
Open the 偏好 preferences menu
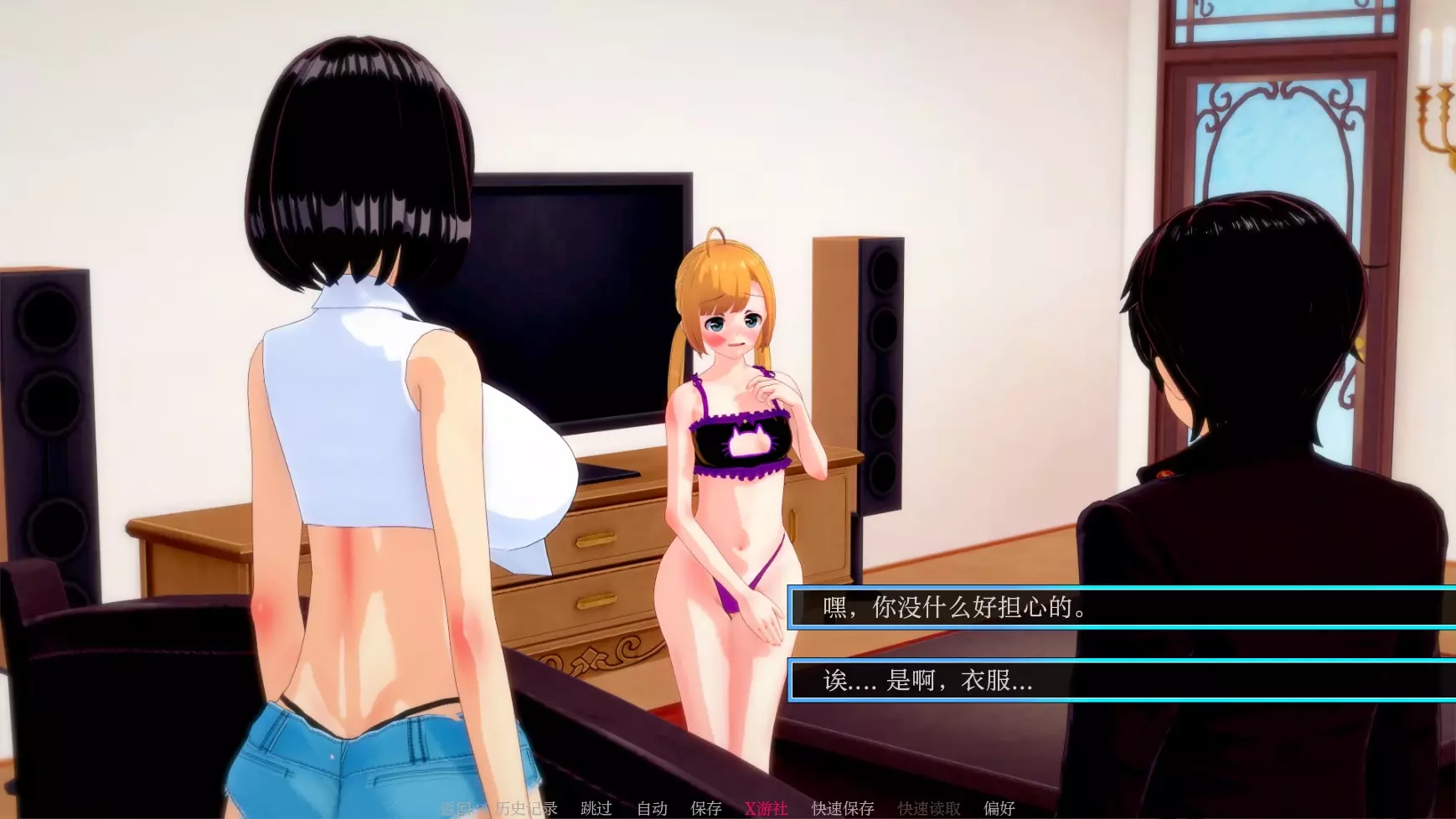(999, 808)
